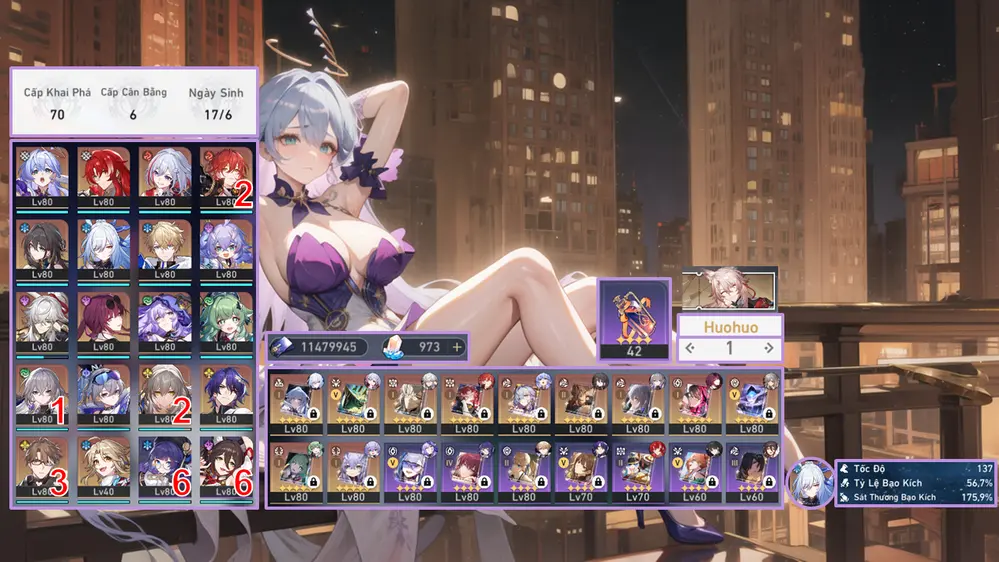Pick the green-haired Huohuo character portrait
The width and height of the screenshot is (999, 562).
click(226, 319)
